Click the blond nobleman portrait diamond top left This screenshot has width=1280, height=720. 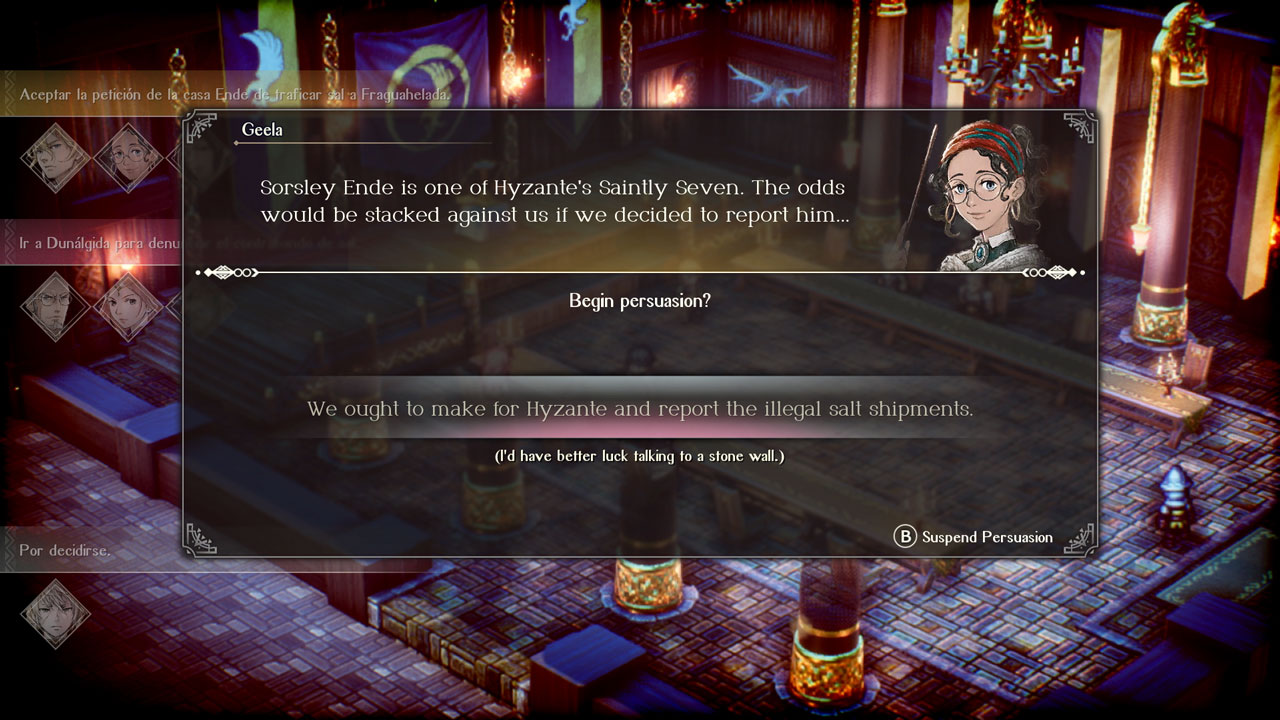click(x=55, y=160)
